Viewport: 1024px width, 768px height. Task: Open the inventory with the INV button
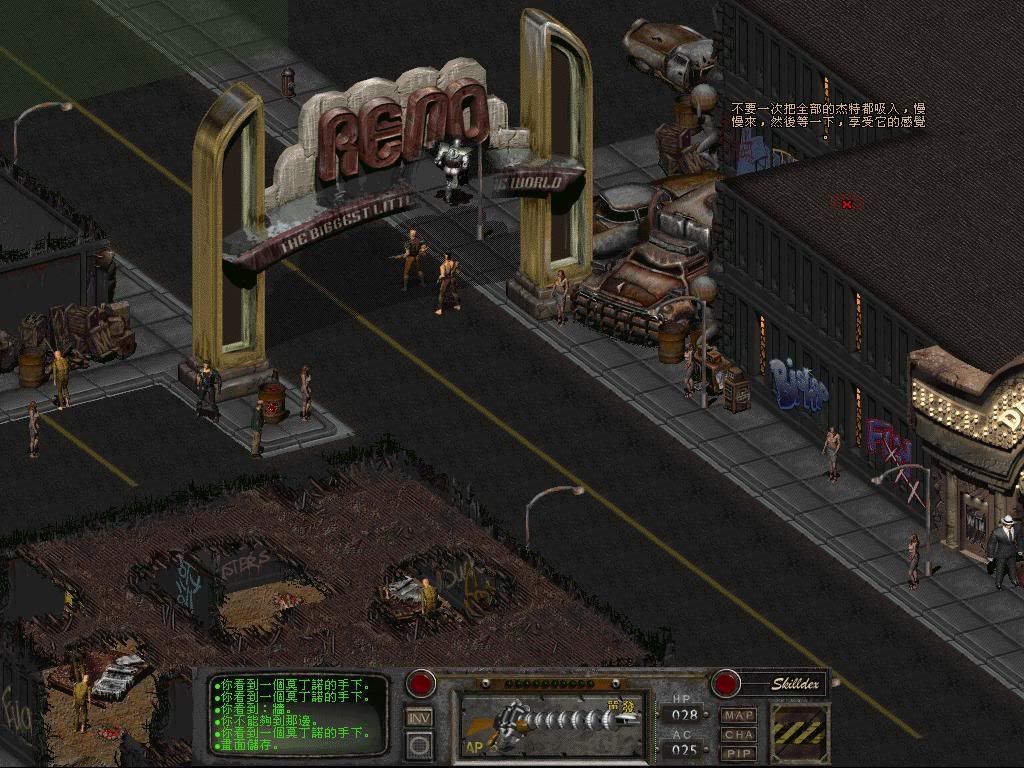(x=420, y=717)
